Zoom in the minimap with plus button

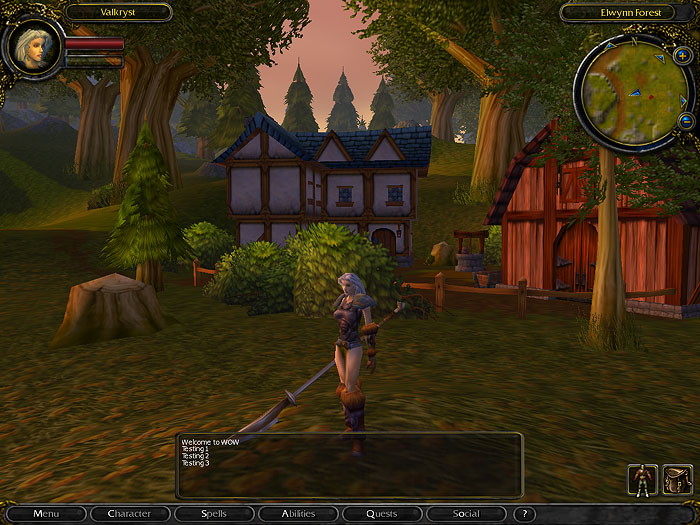(x=682, y=56)
